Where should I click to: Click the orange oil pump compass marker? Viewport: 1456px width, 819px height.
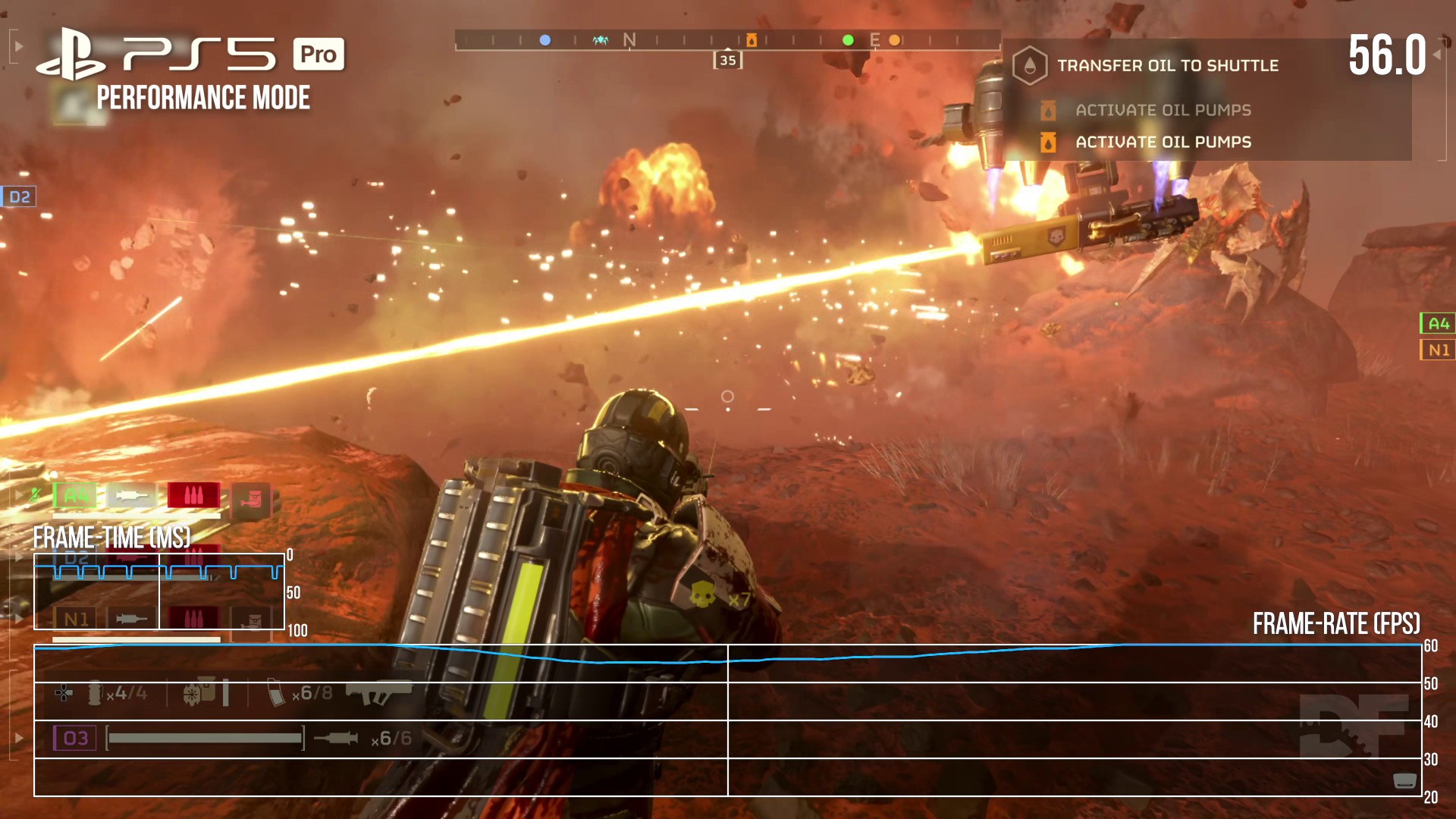tap(751, 40)
